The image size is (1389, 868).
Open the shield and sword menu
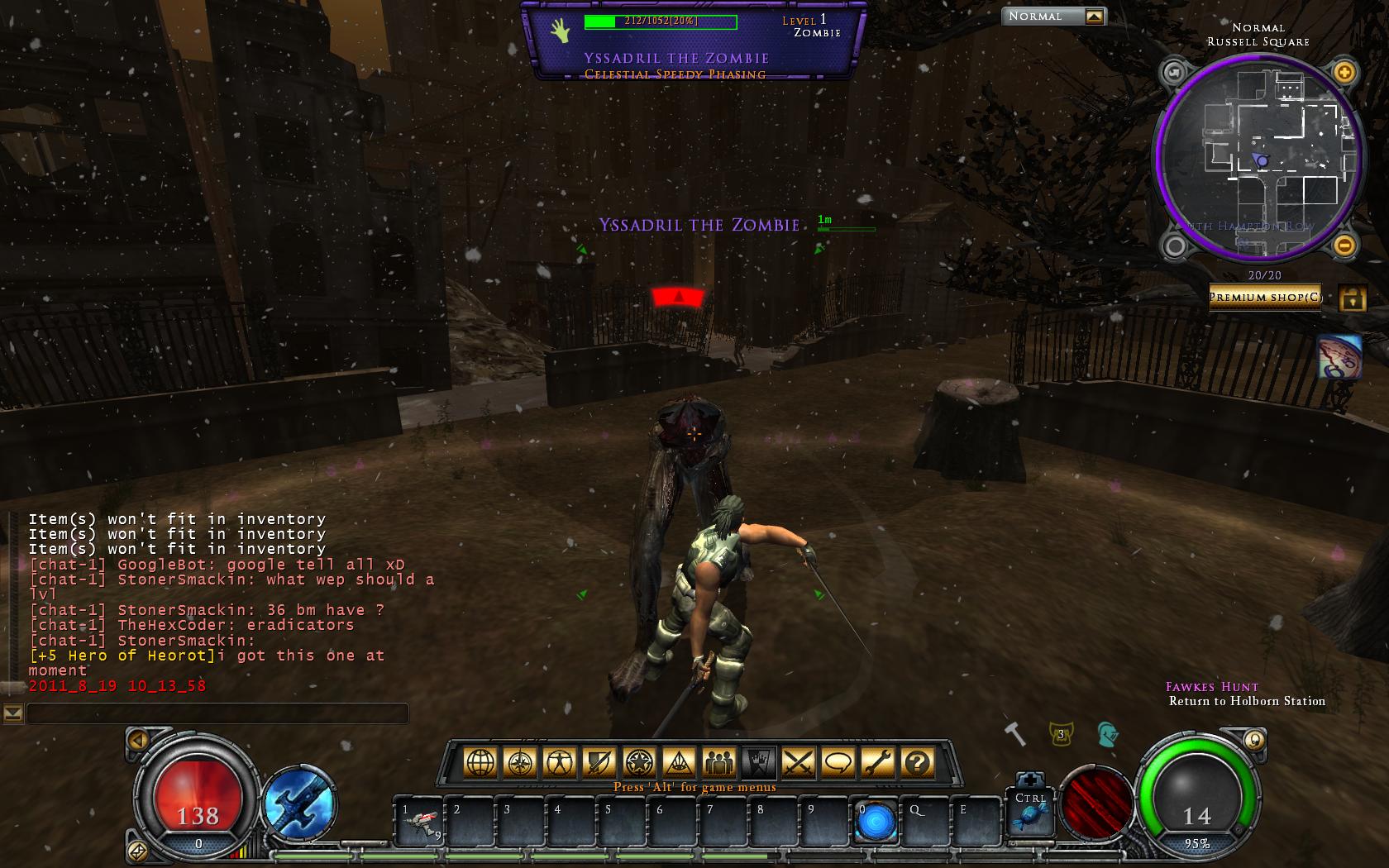tap(599, 762)
